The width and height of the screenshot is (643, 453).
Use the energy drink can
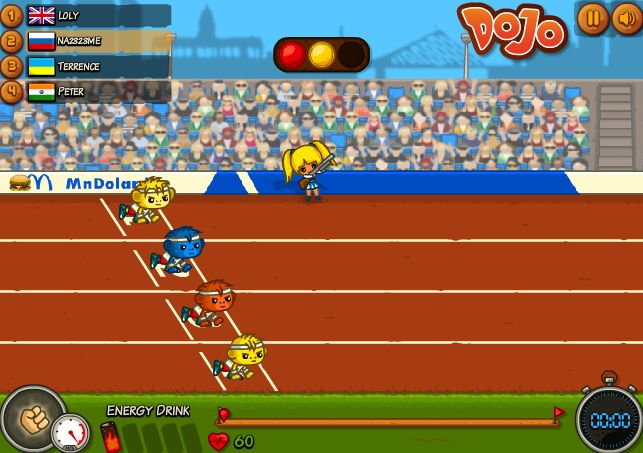pos(108,437)
